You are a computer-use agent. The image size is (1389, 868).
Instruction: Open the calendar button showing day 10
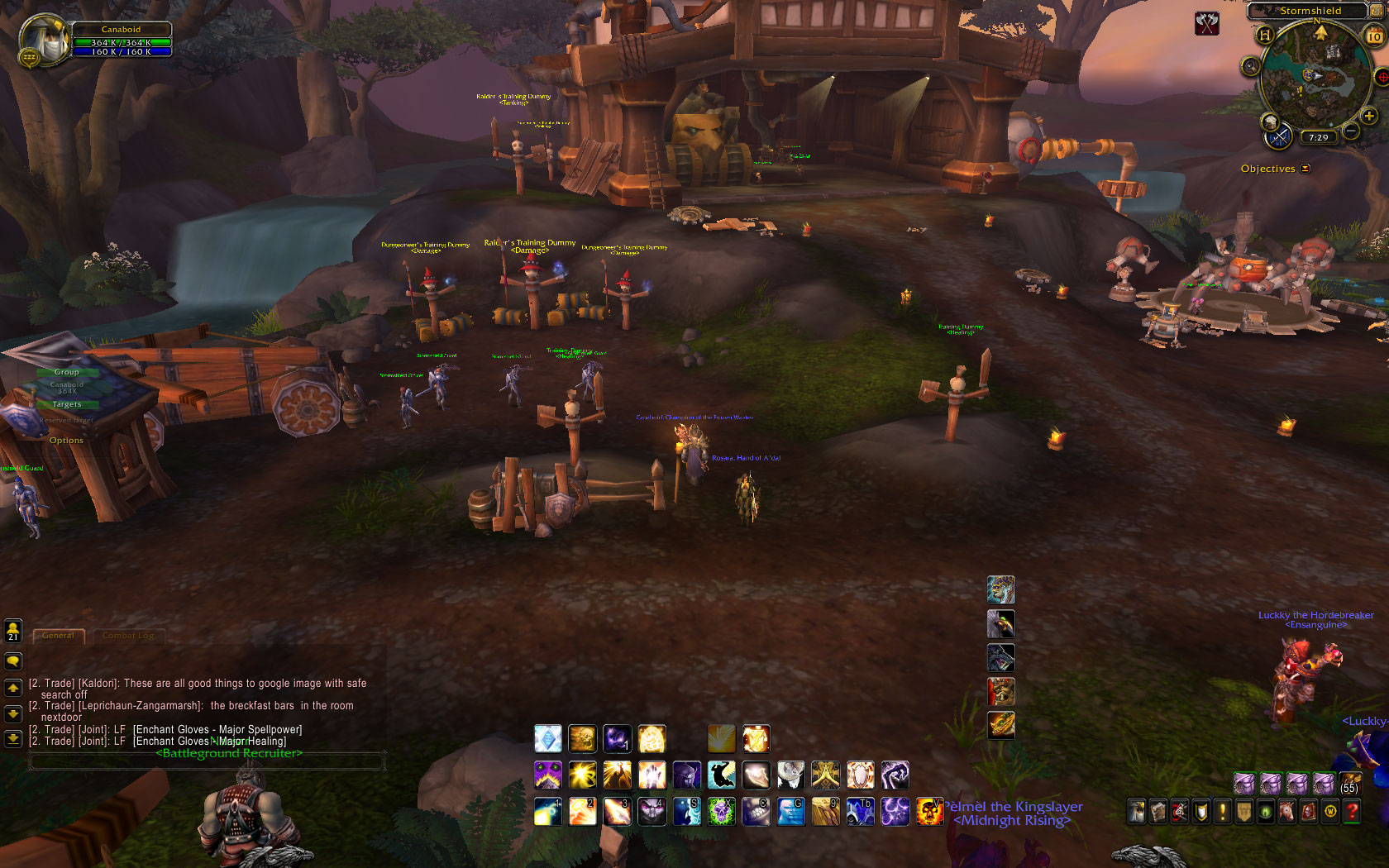[x=1374, y=36]
